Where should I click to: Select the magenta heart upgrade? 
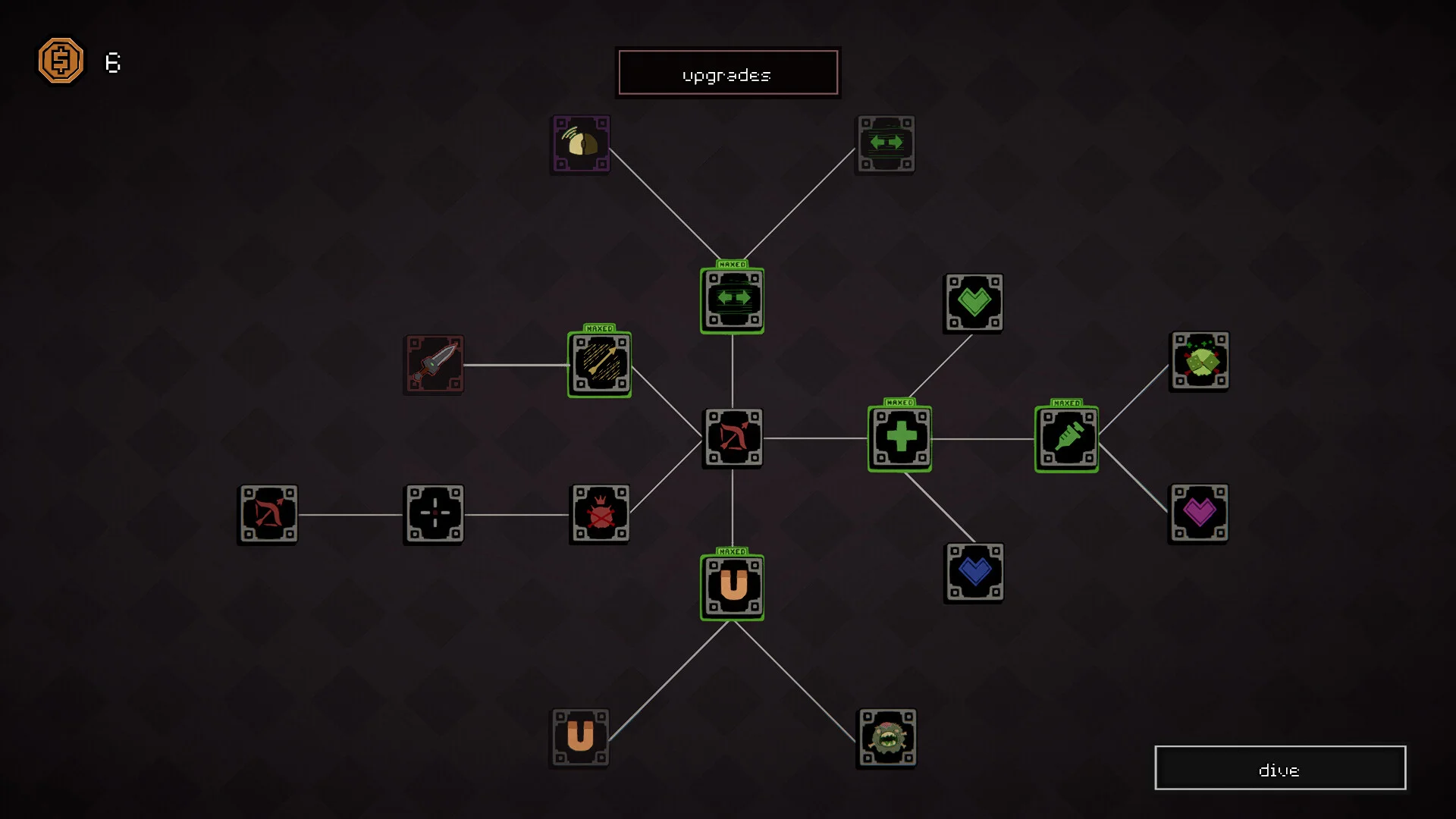(1199, 513)
